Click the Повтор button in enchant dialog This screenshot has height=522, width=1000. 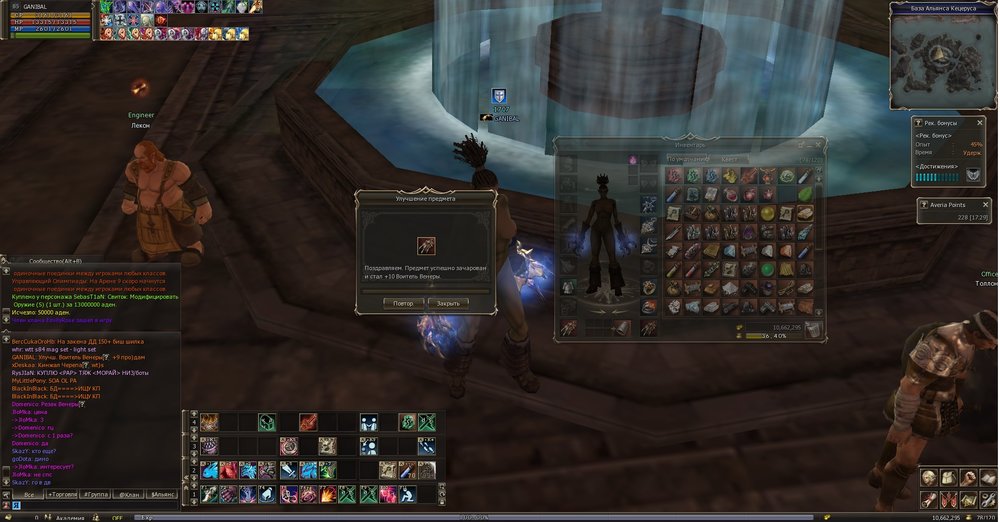pos(403,302)
